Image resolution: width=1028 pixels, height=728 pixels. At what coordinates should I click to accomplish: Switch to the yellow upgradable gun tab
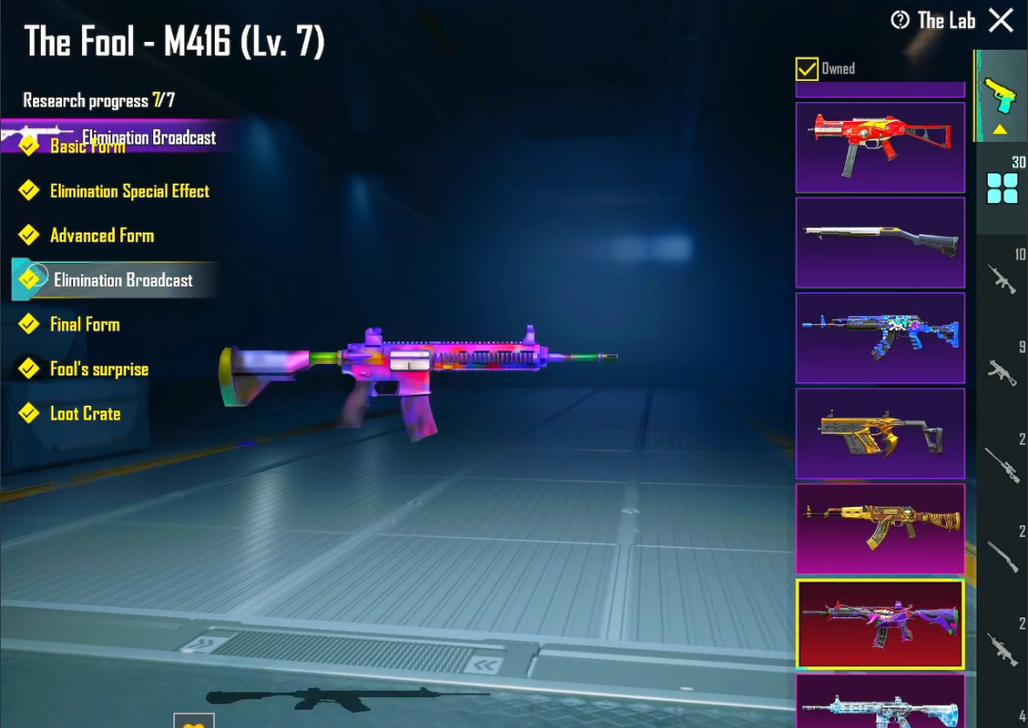point(1000,100)
